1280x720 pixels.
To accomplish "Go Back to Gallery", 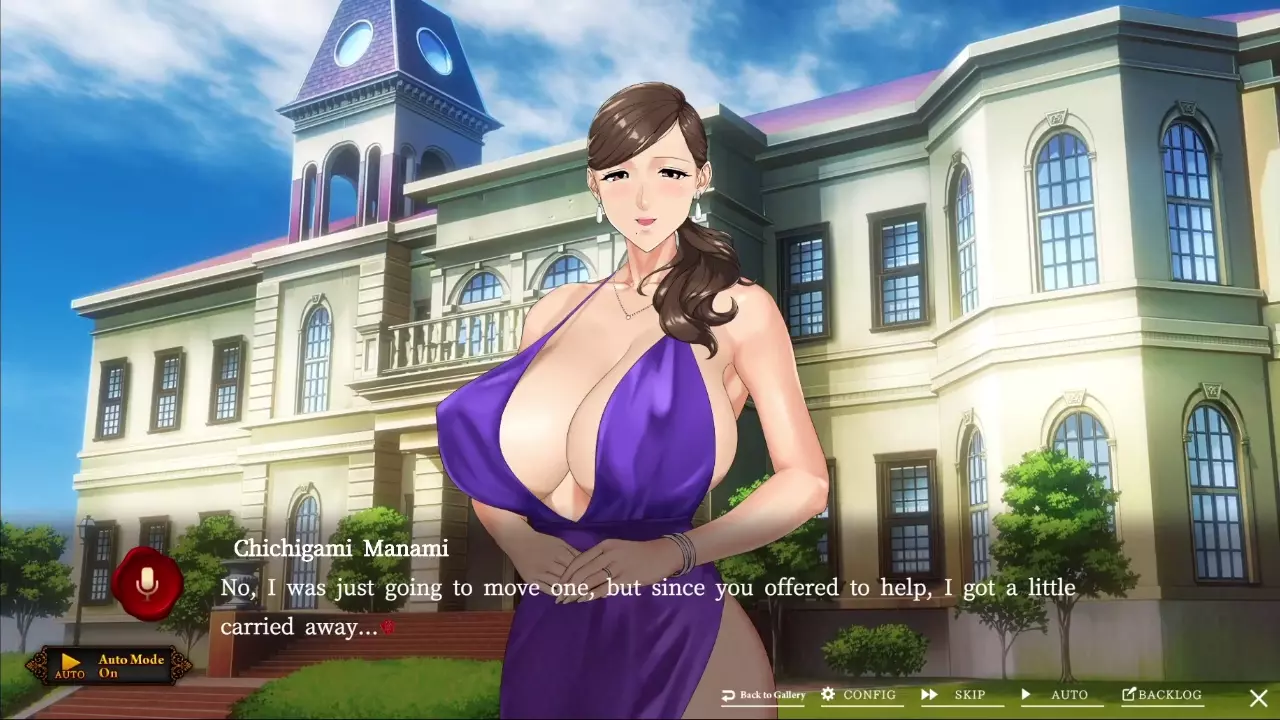I will point(763,695).
